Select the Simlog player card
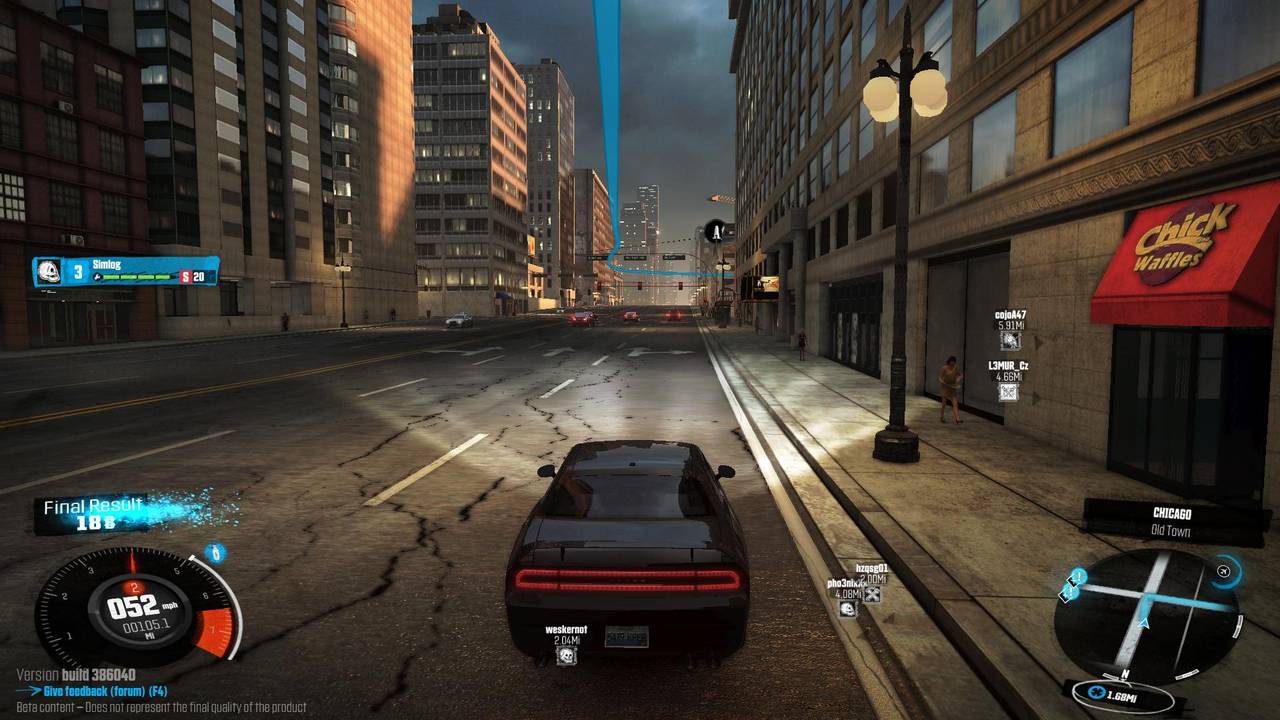This screenshot has width=1280, height=720. coord(125,271)
